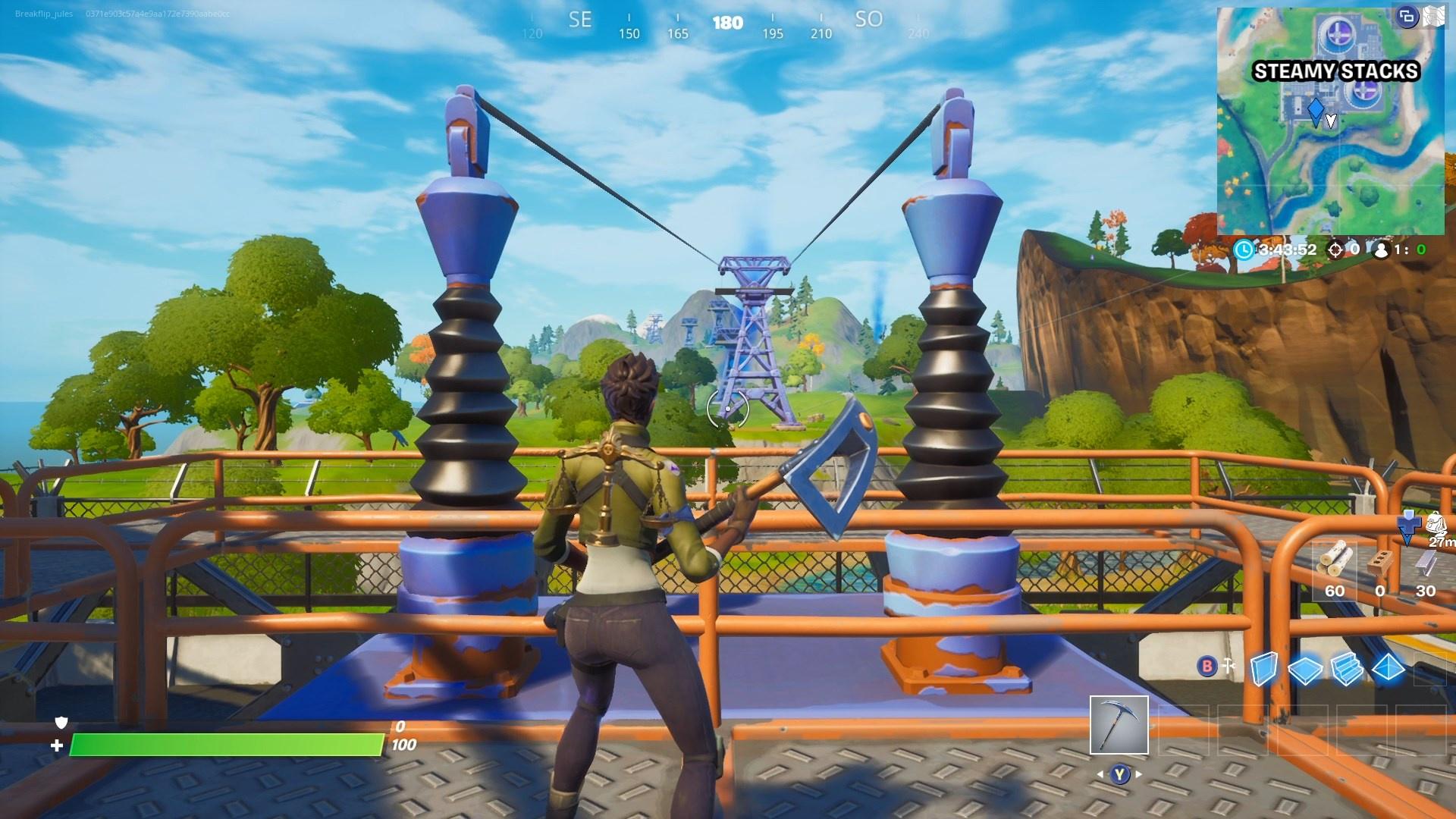Click the Breakflip_jules player name

pyautogui.click(x=42, y=12)
